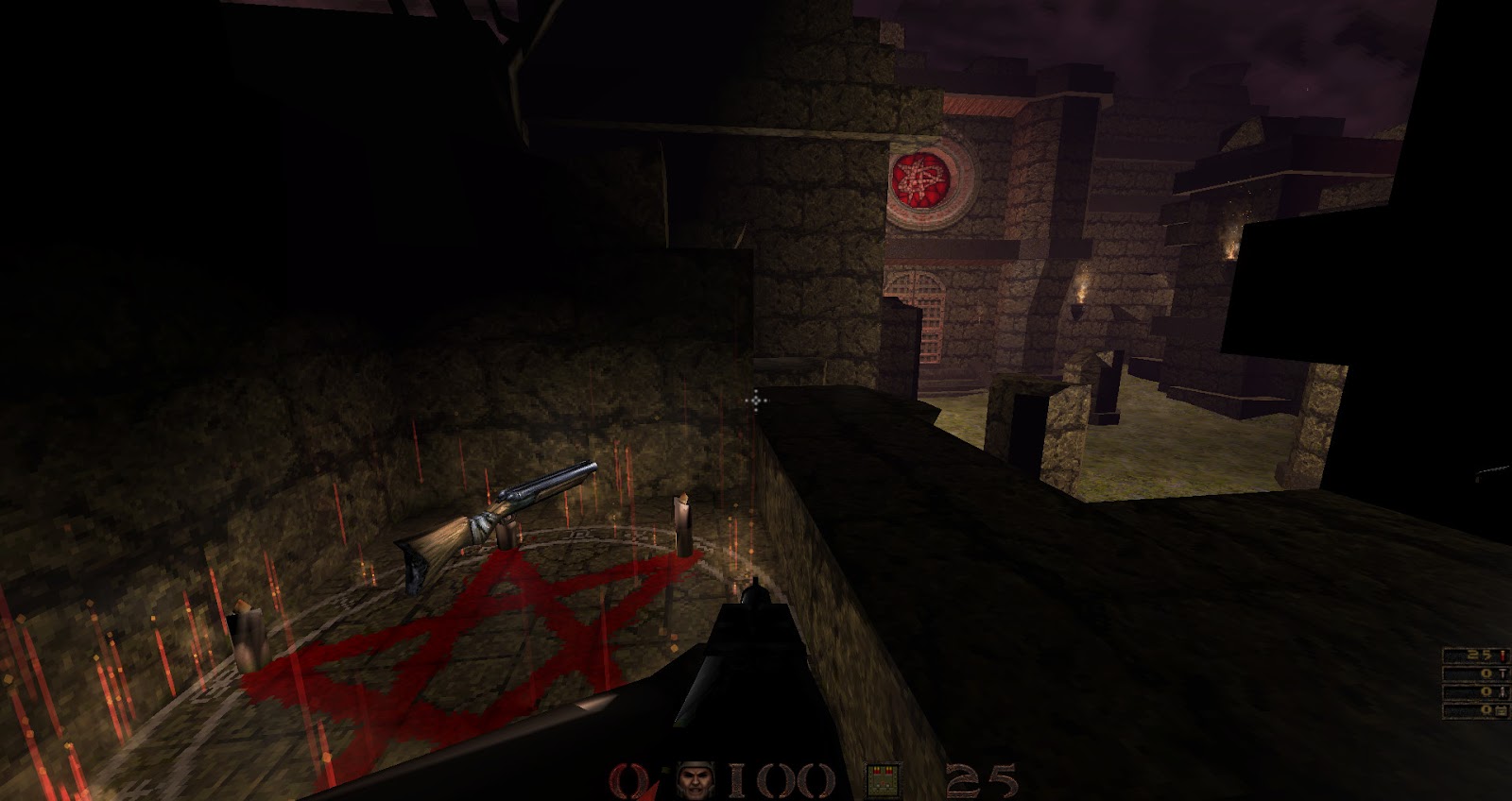Click the shells ammo box icon near the 25

click(883, 779)
